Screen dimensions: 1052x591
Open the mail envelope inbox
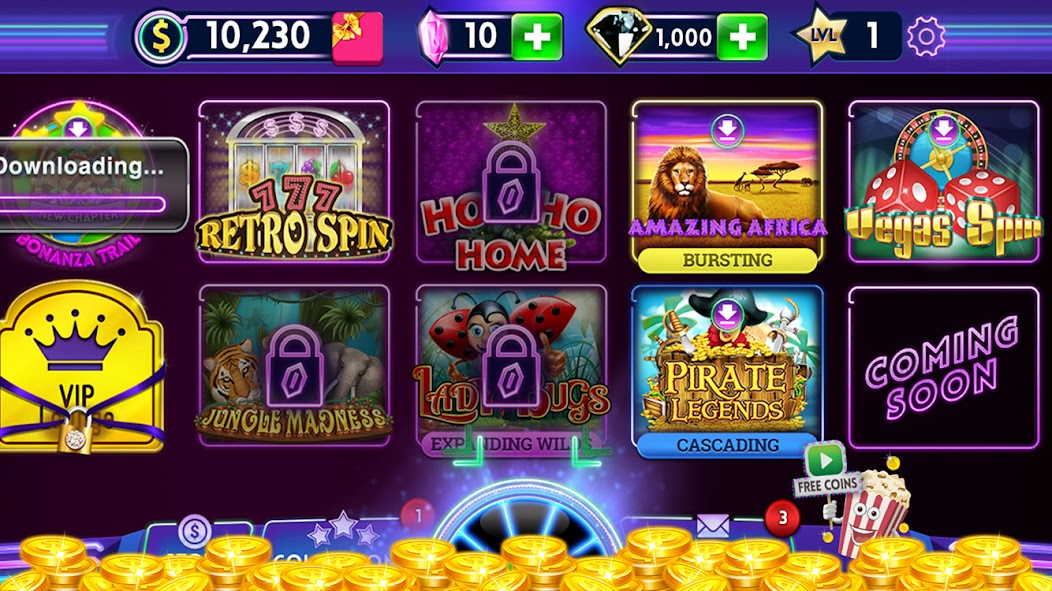(711, 528)
